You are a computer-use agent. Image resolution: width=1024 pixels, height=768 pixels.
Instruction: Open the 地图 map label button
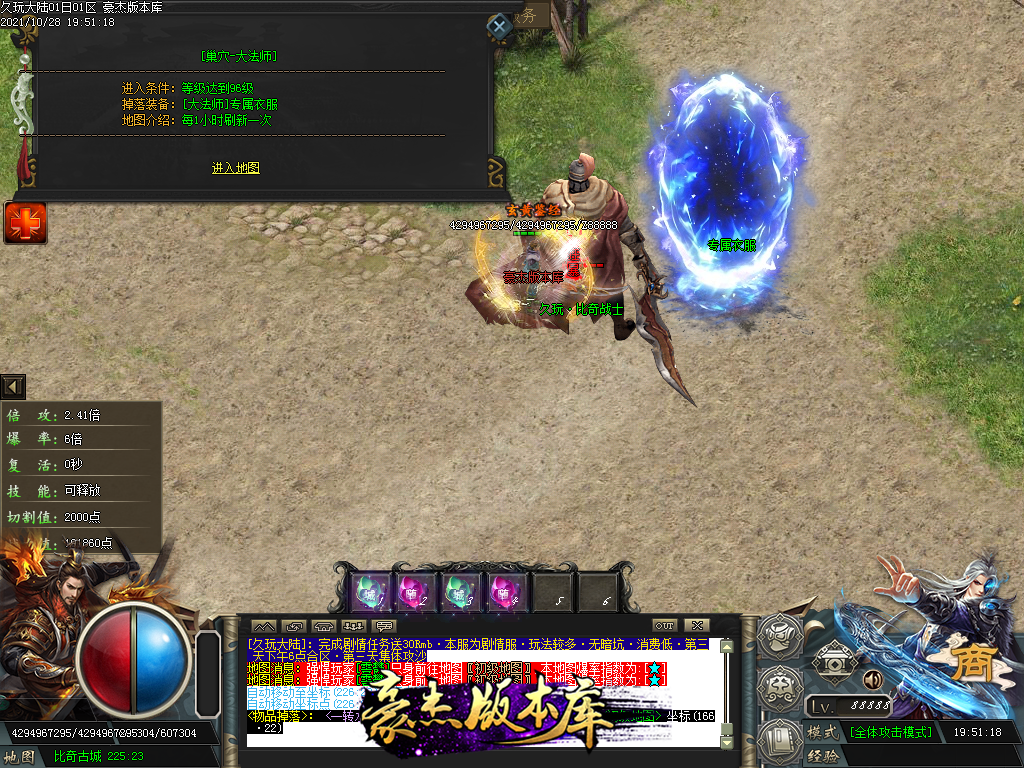pos(20,756)
